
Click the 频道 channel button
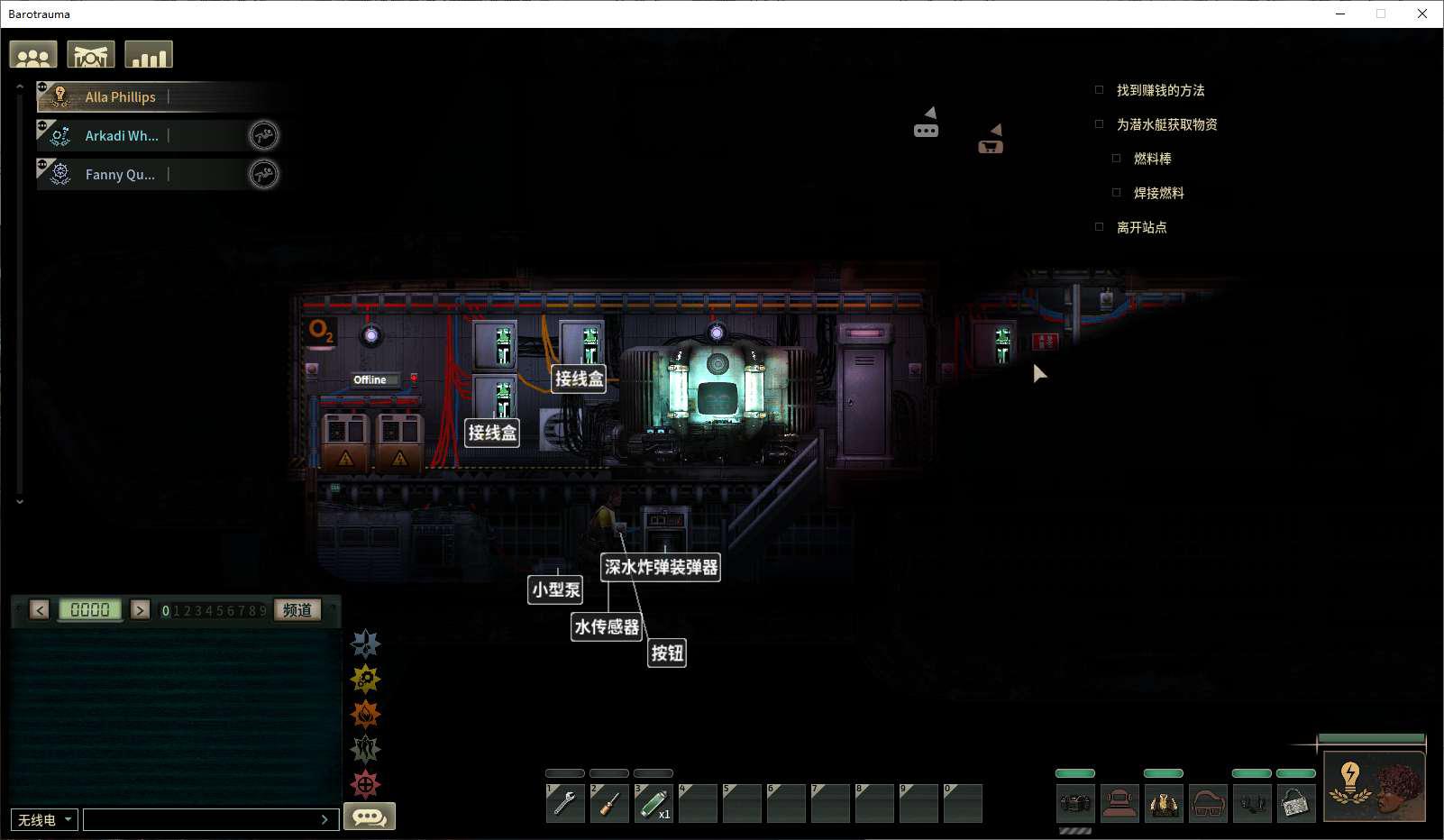tap(297, 609)
